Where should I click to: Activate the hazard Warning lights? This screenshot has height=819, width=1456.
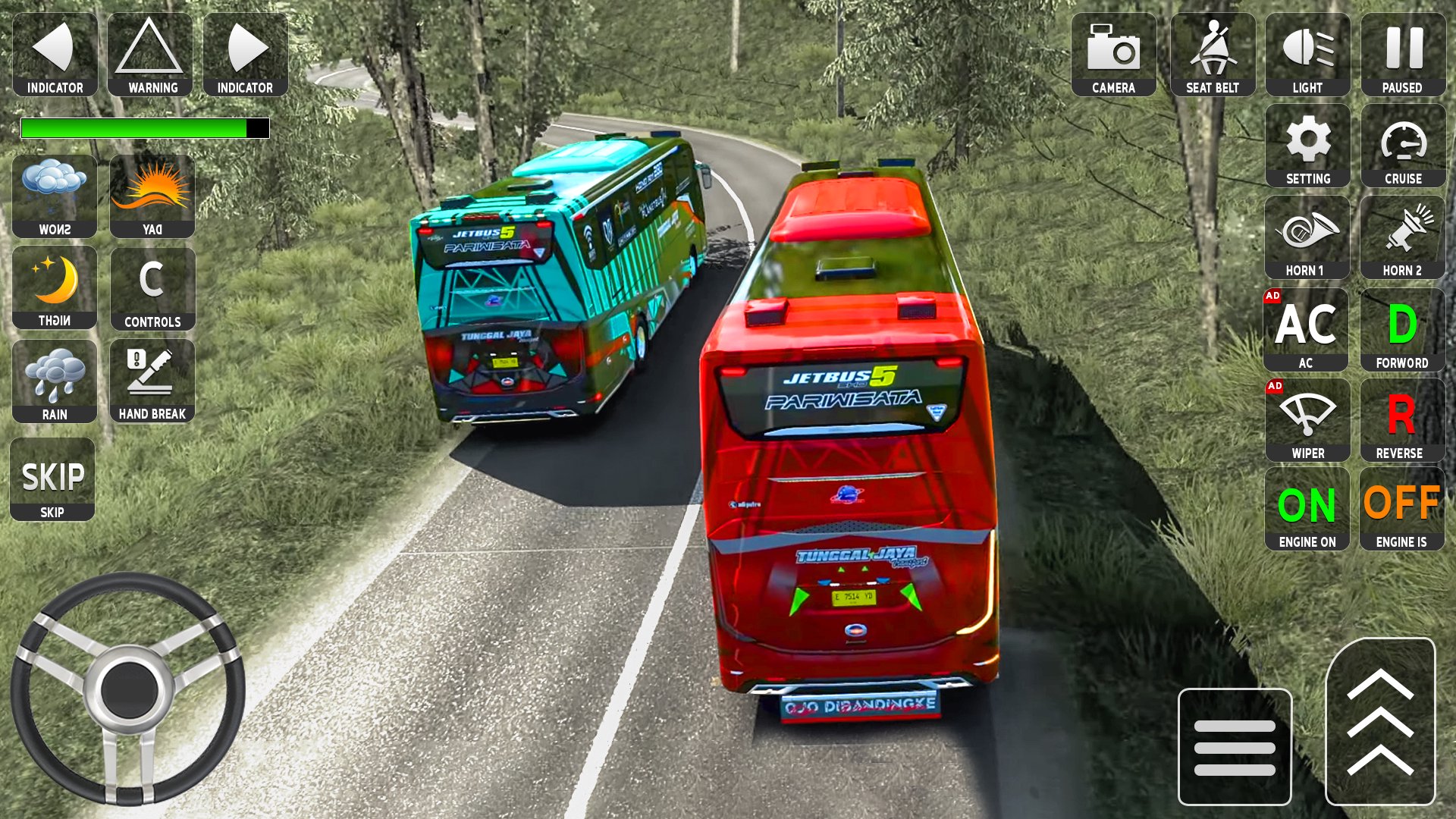coord(150,55)
